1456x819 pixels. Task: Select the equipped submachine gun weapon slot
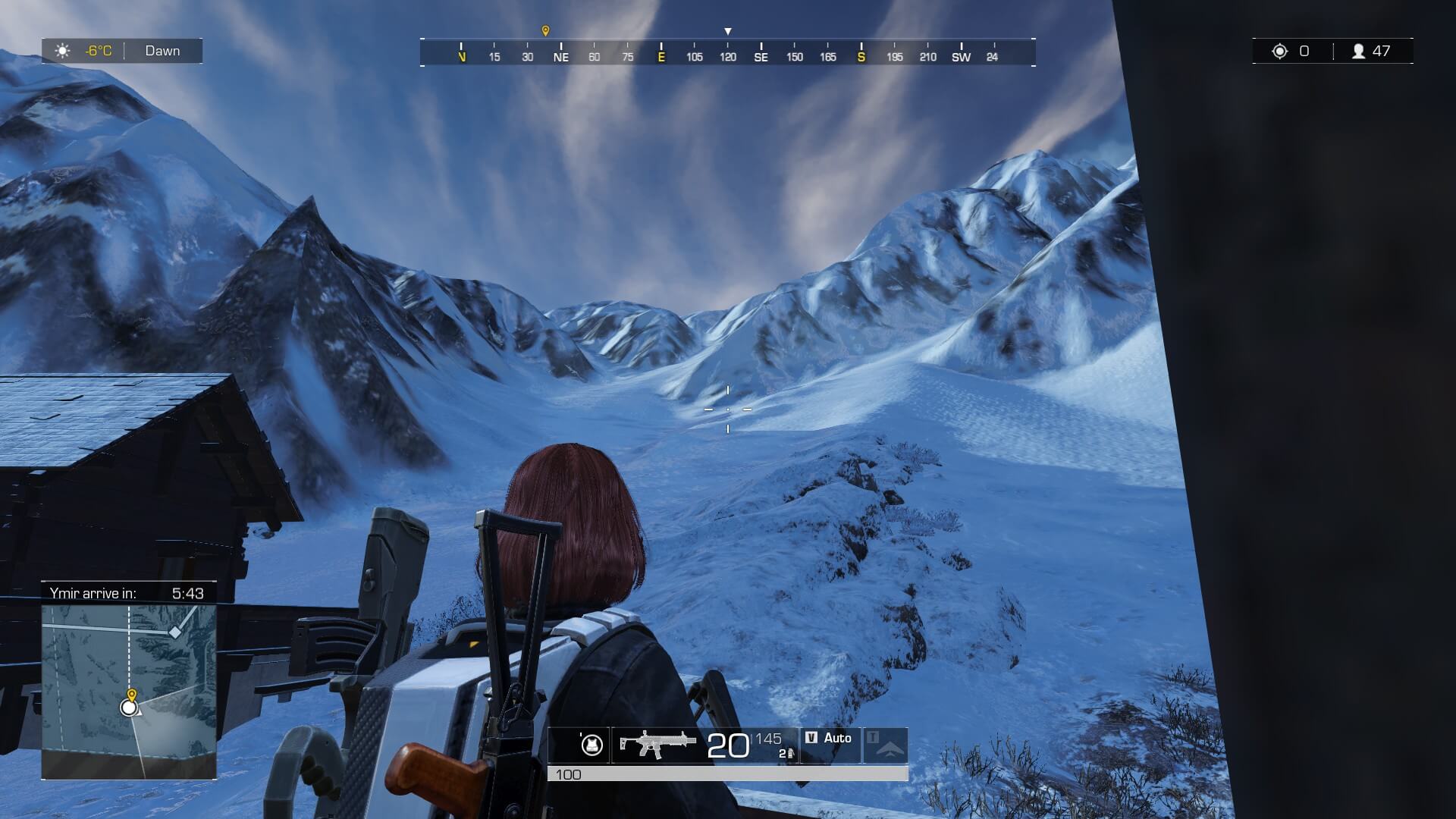coord(657,744)
